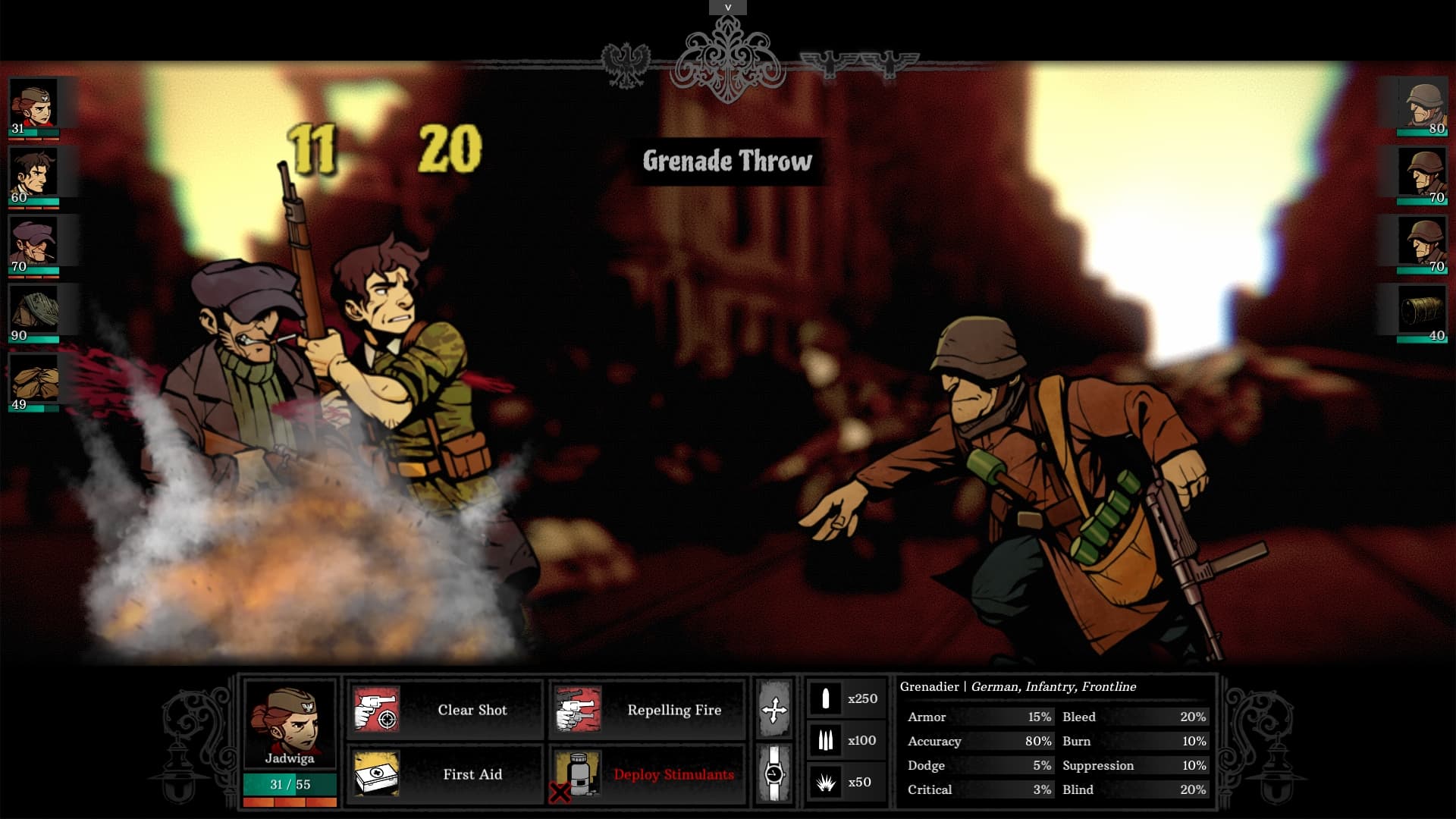Target the barrel portrait with 40 health
Image resolution: width=1456 pixels, height=819 pixels.
(1423, 312)
